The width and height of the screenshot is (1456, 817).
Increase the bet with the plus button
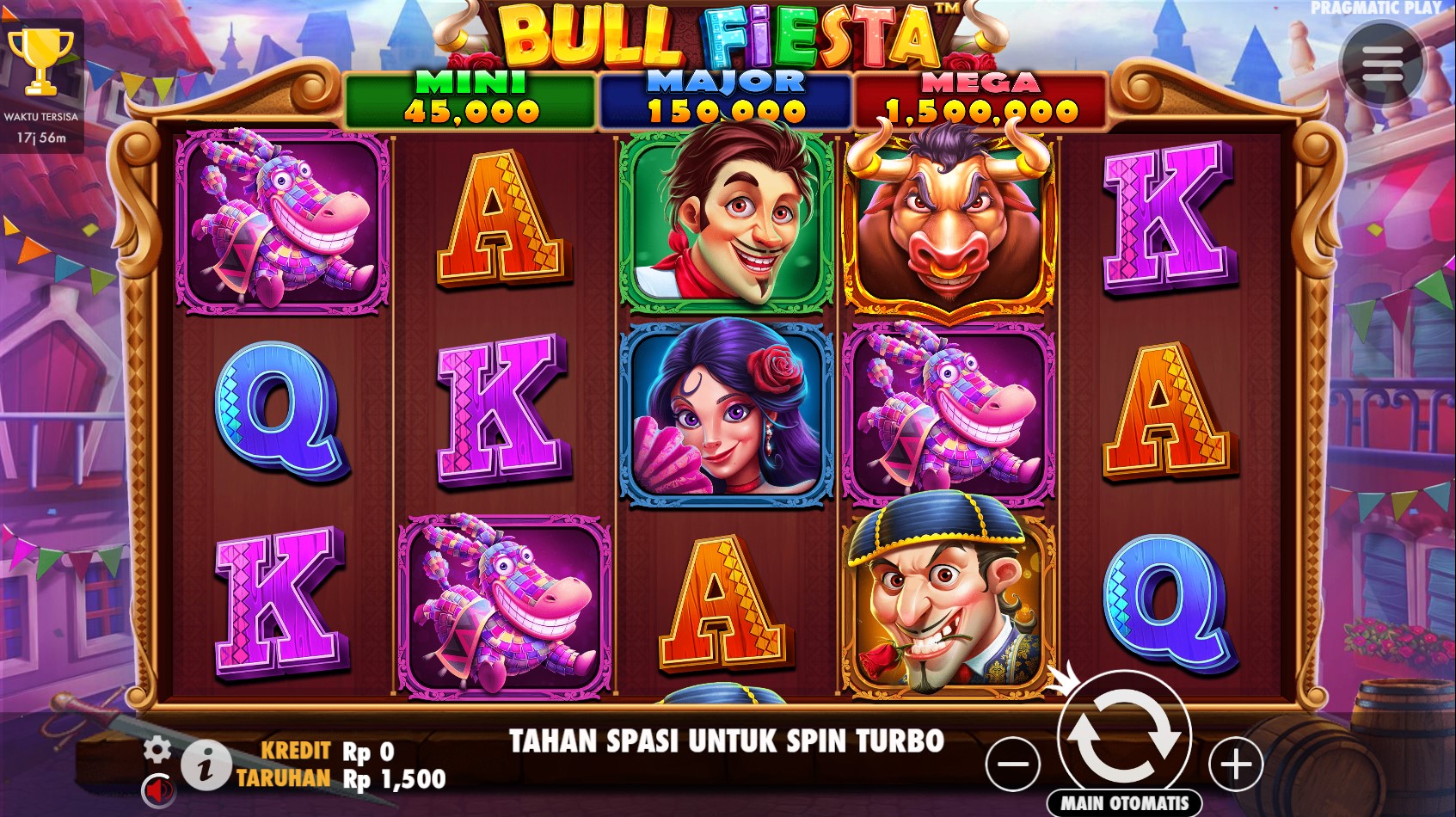click(1236, 764)
